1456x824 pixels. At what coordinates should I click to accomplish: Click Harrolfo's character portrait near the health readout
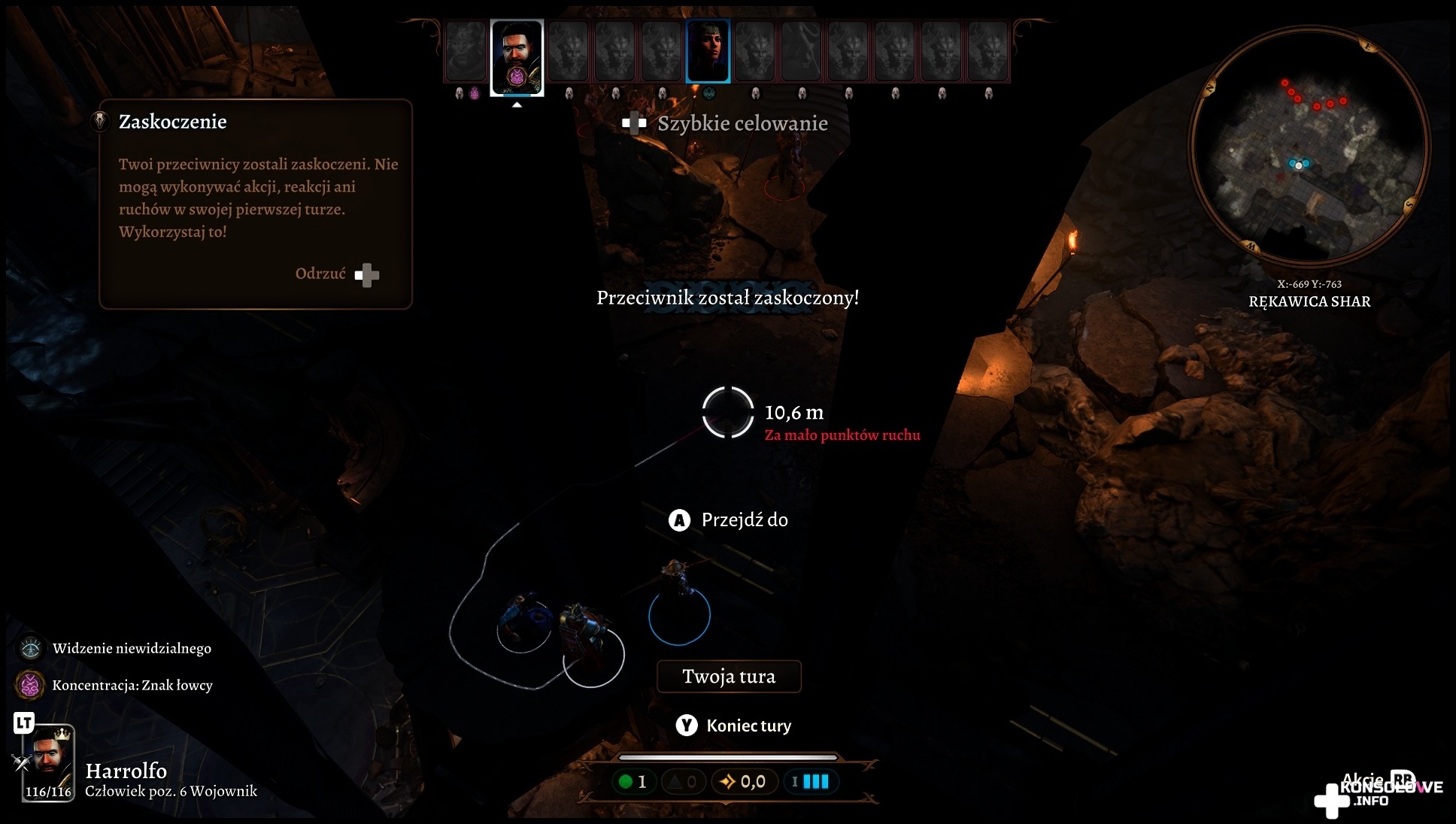click(x=50, y=759)
